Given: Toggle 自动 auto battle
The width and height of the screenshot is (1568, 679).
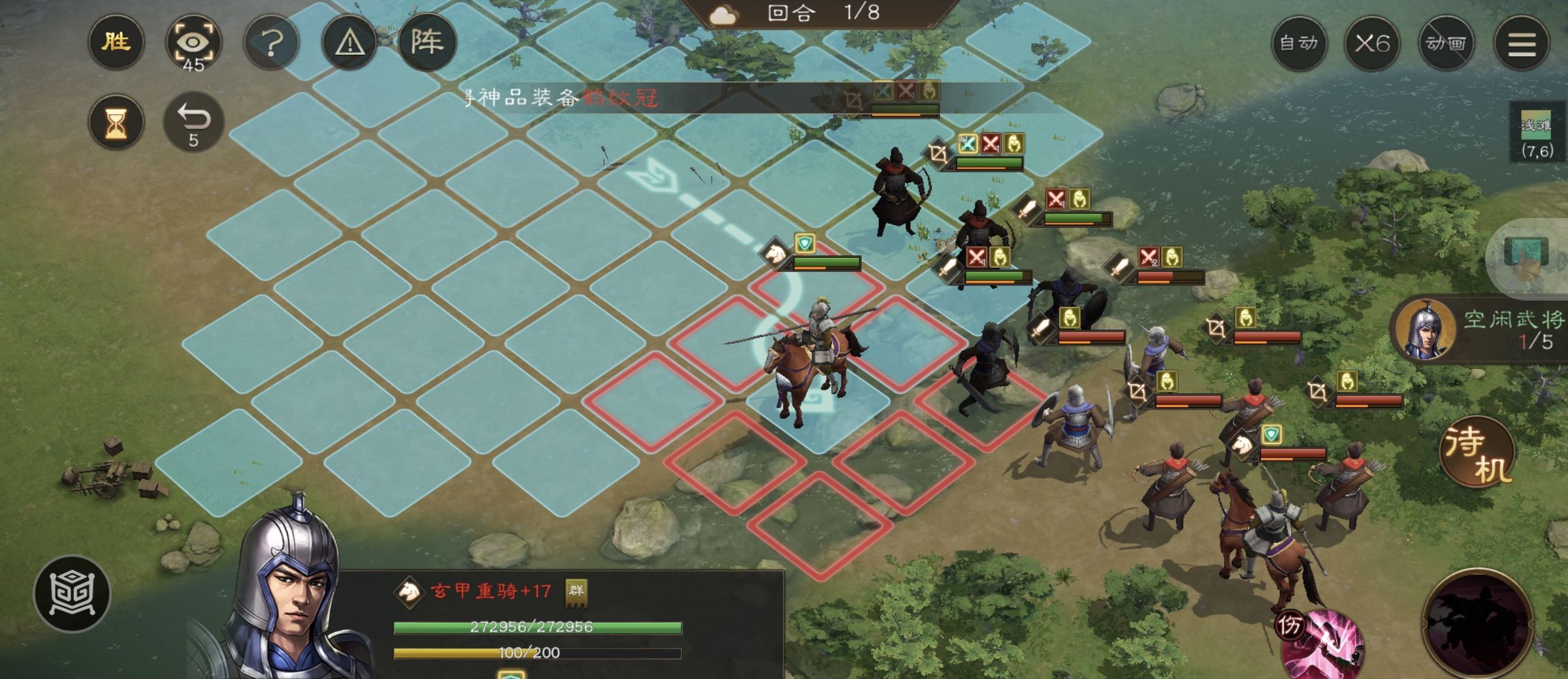Looking at the screenshot, I should 1299,44.
